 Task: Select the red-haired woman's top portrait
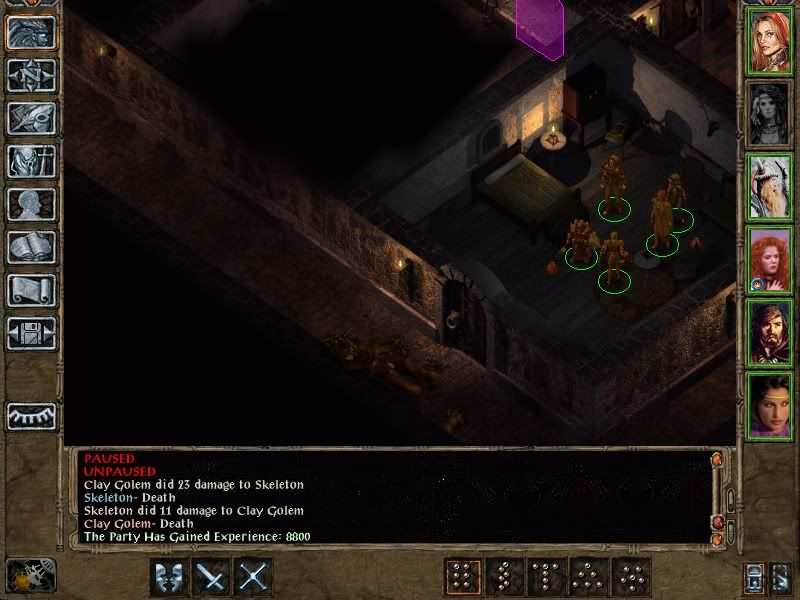pos(770,42)
